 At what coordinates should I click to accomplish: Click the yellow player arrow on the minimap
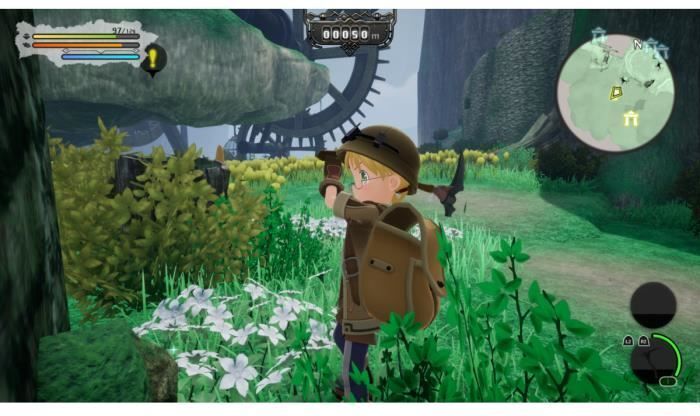[x=617, y=92]
